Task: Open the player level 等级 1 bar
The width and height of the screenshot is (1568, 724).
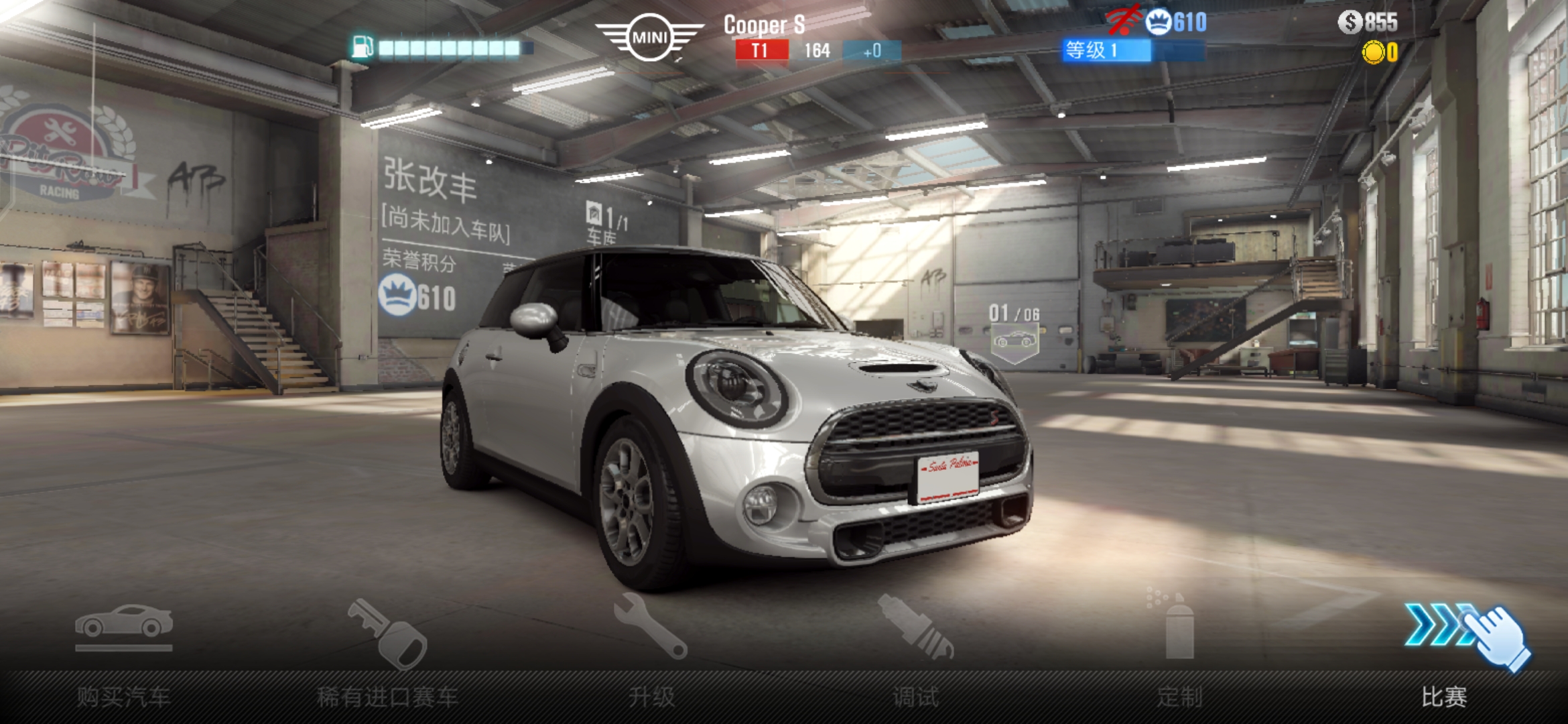Action: (x=1133, y=50)
